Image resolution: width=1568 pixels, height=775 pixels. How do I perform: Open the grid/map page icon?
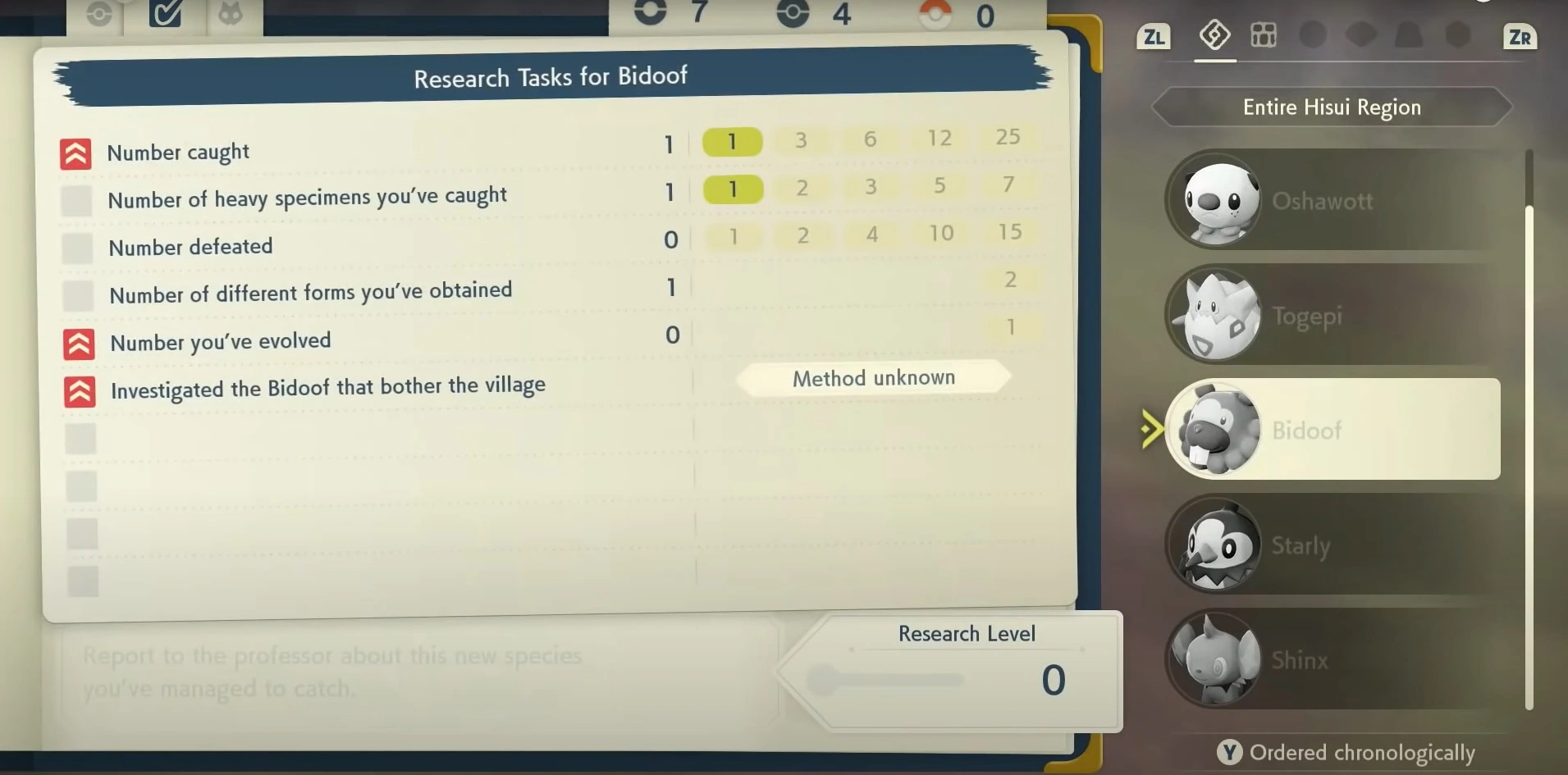click(1263, 35)
